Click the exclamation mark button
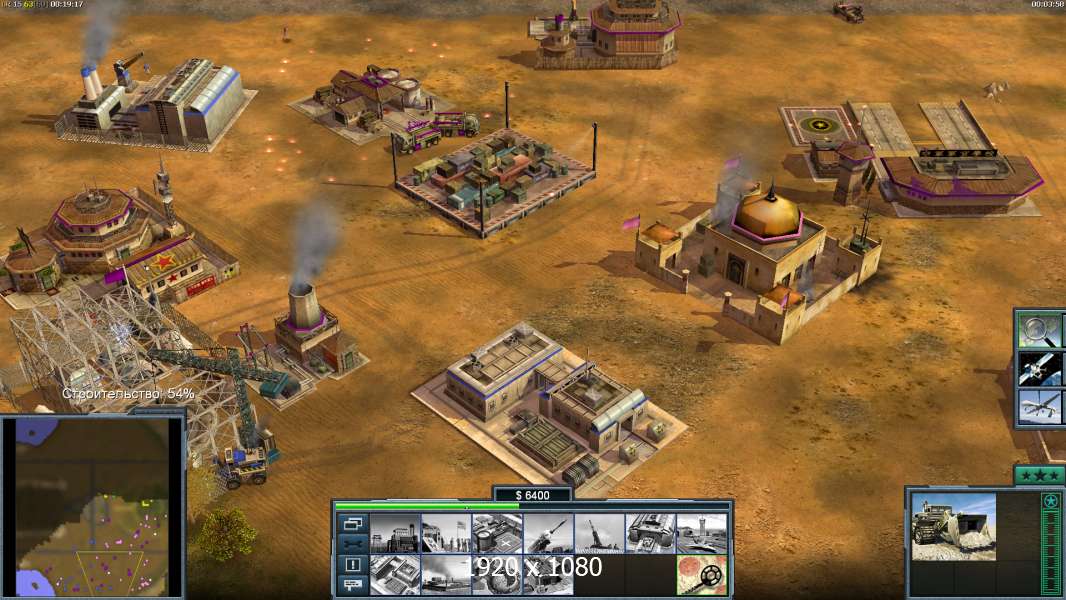The image size is (1066, 600). (x=352, y=565)
